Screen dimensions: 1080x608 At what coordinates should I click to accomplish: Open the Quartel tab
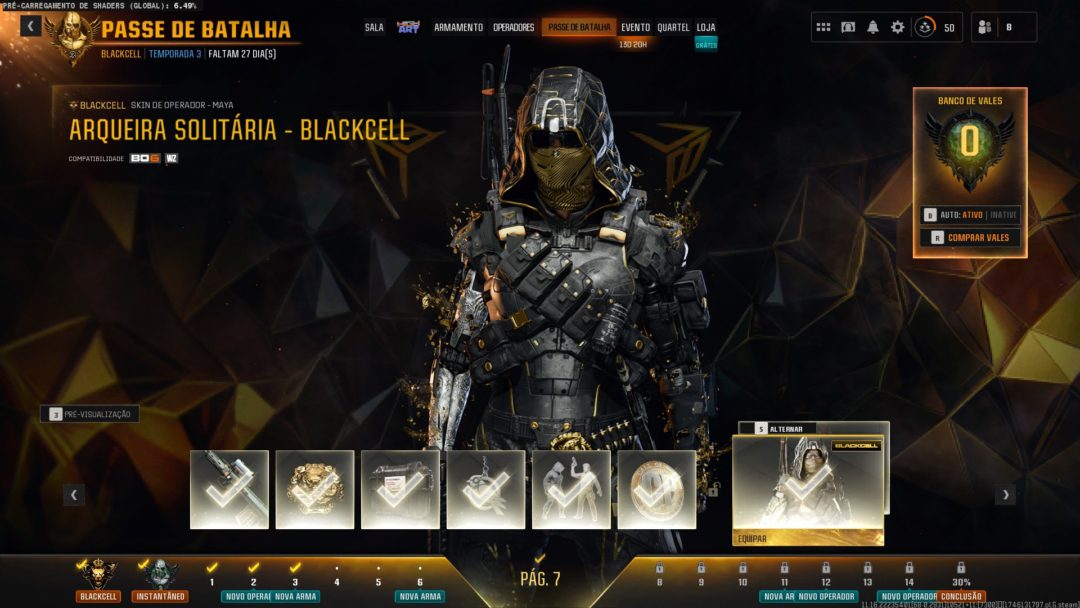[673, 28]
